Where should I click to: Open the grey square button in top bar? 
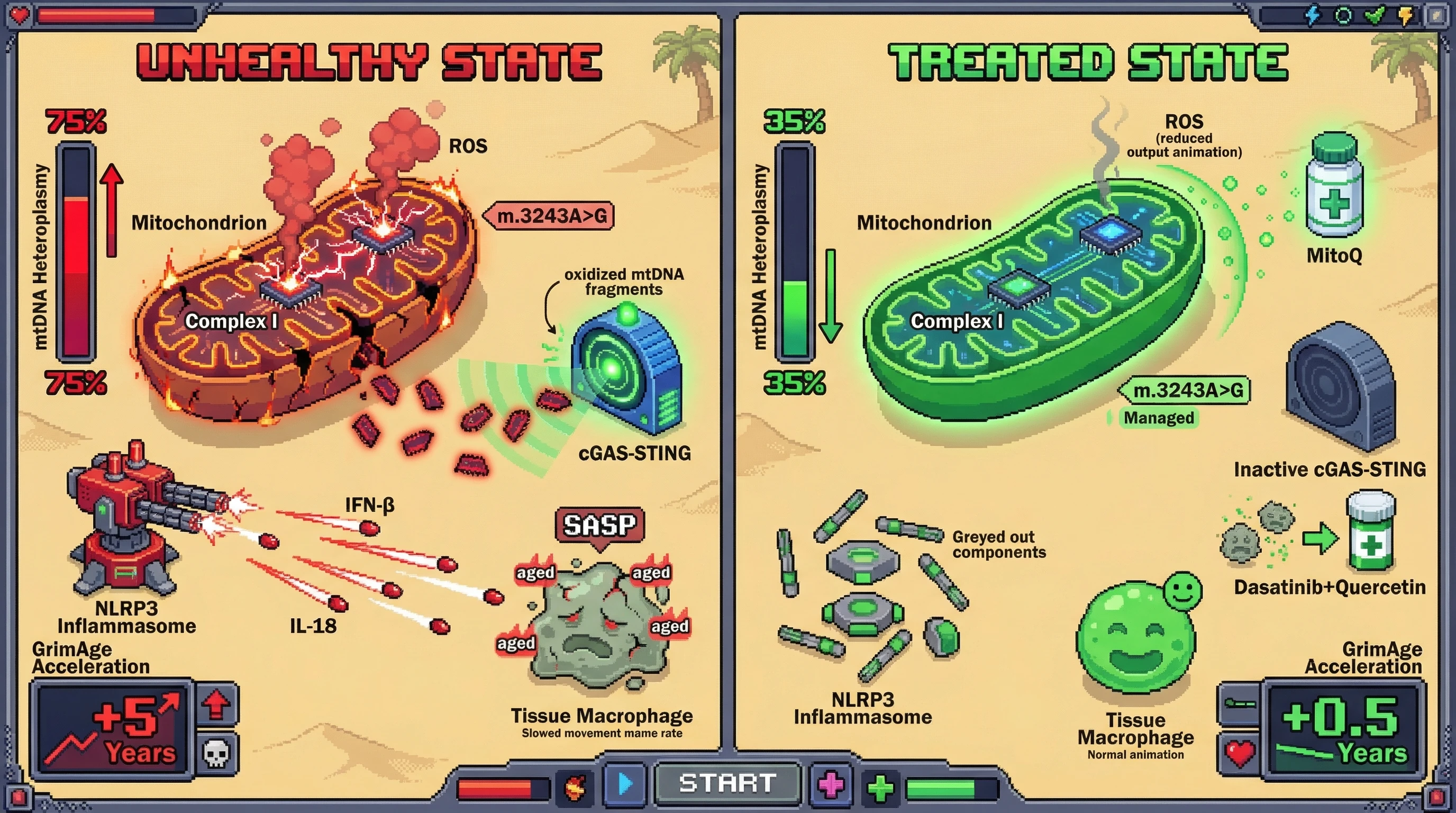[x=1435, y=15]
